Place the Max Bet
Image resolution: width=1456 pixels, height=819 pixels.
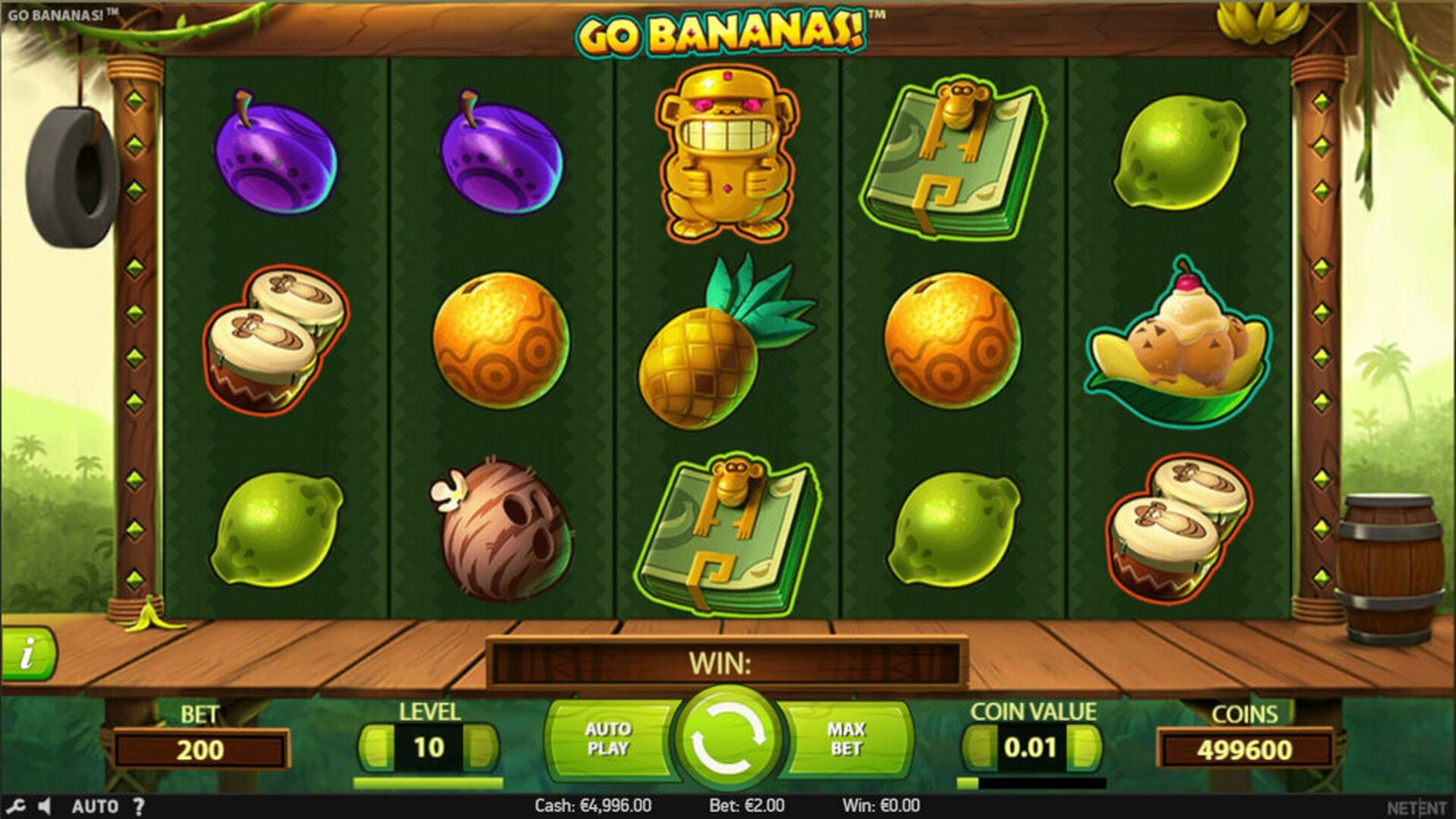[846, 739]
